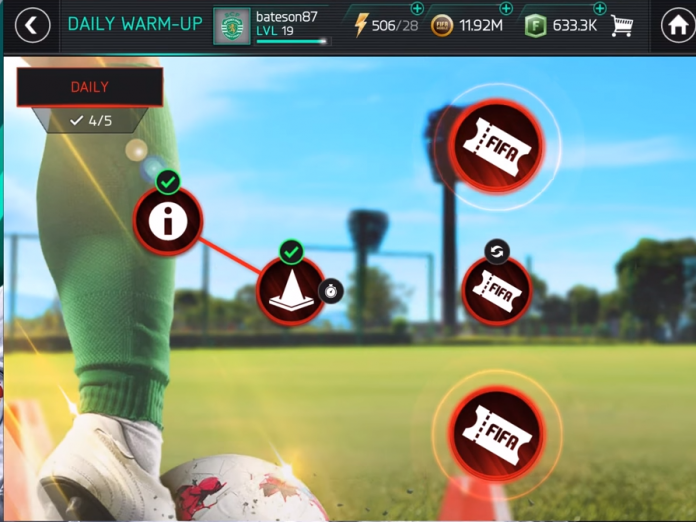
Task: Open the FIFA ticket node with refresh badge
Action: click(497, 291)
